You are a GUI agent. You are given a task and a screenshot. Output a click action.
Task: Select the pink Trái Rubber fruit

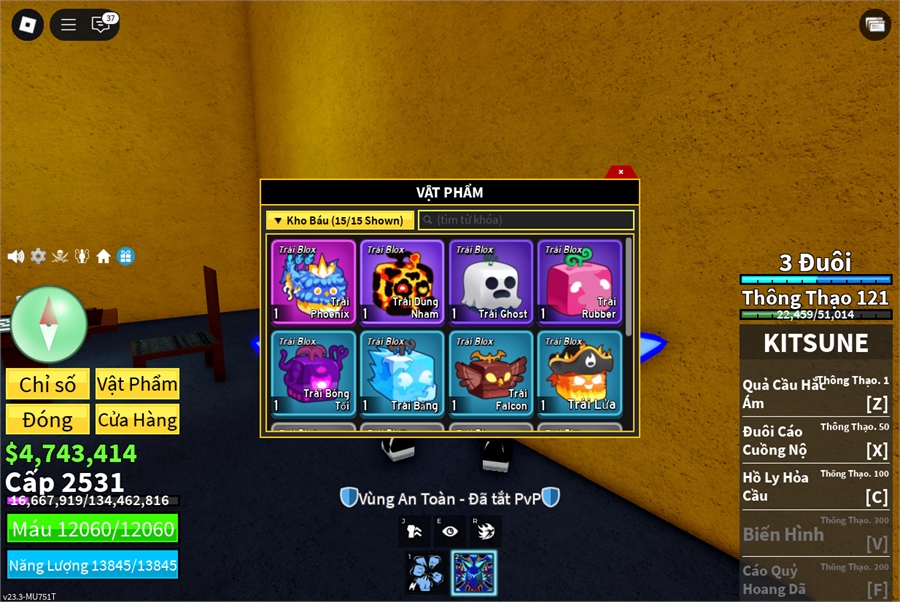pos(579,282)
